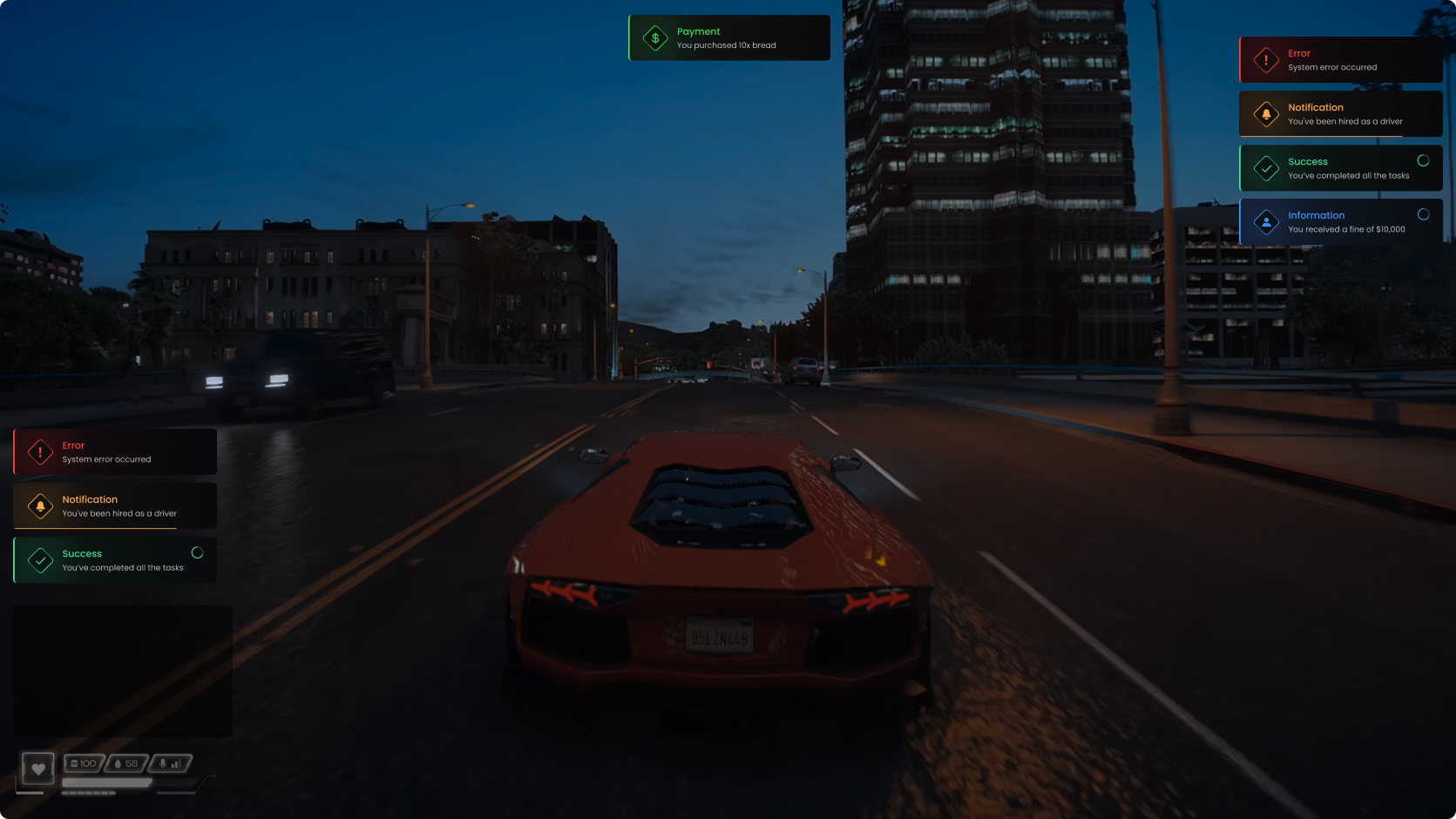Image resolution: width=1456 pixels, height=819 pixels.
Task: Dismiss the Payment purchased 10x bread toast
Action: tap(728, 37)
